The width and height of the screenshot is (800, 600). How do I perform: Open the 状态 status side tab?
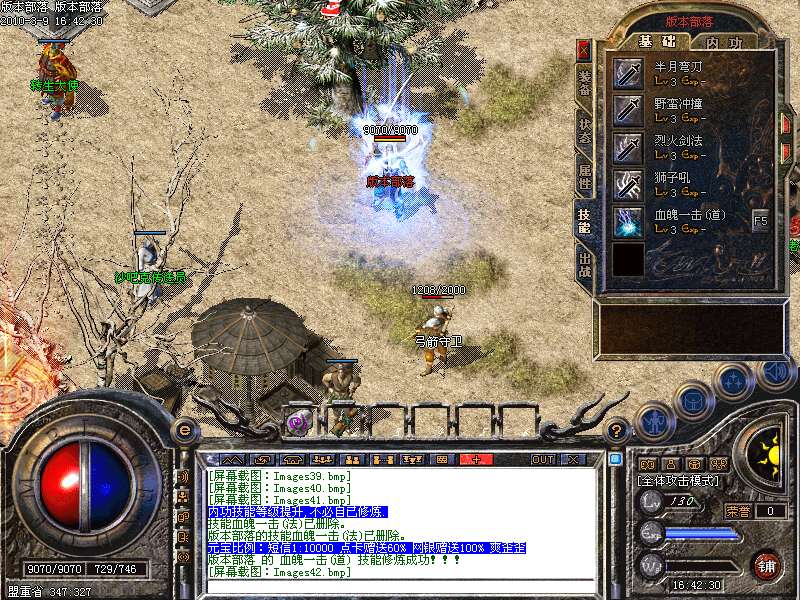pos(584,130)
